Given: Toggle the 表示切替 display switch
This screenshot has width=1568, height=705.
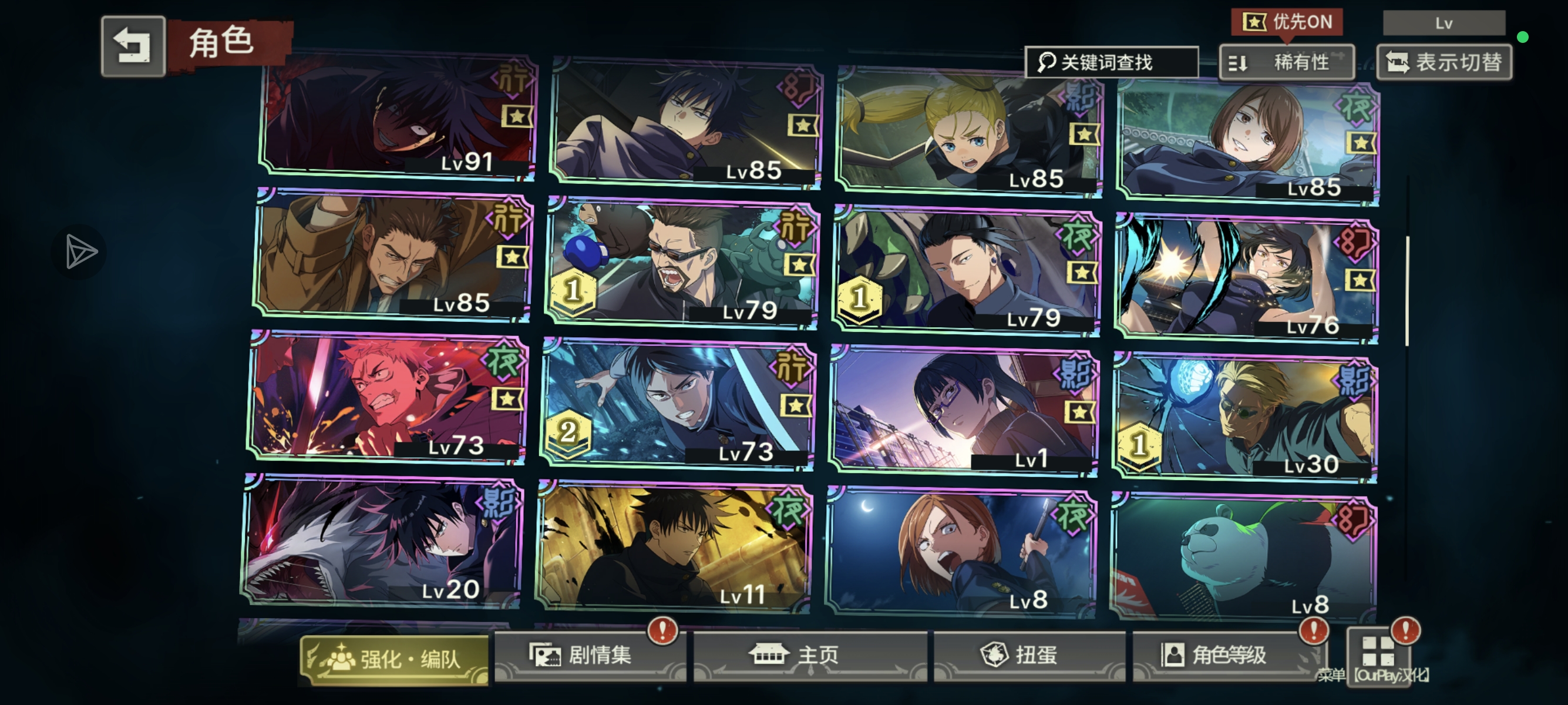Looking at the screenshot, I should tap(1444, 62).
